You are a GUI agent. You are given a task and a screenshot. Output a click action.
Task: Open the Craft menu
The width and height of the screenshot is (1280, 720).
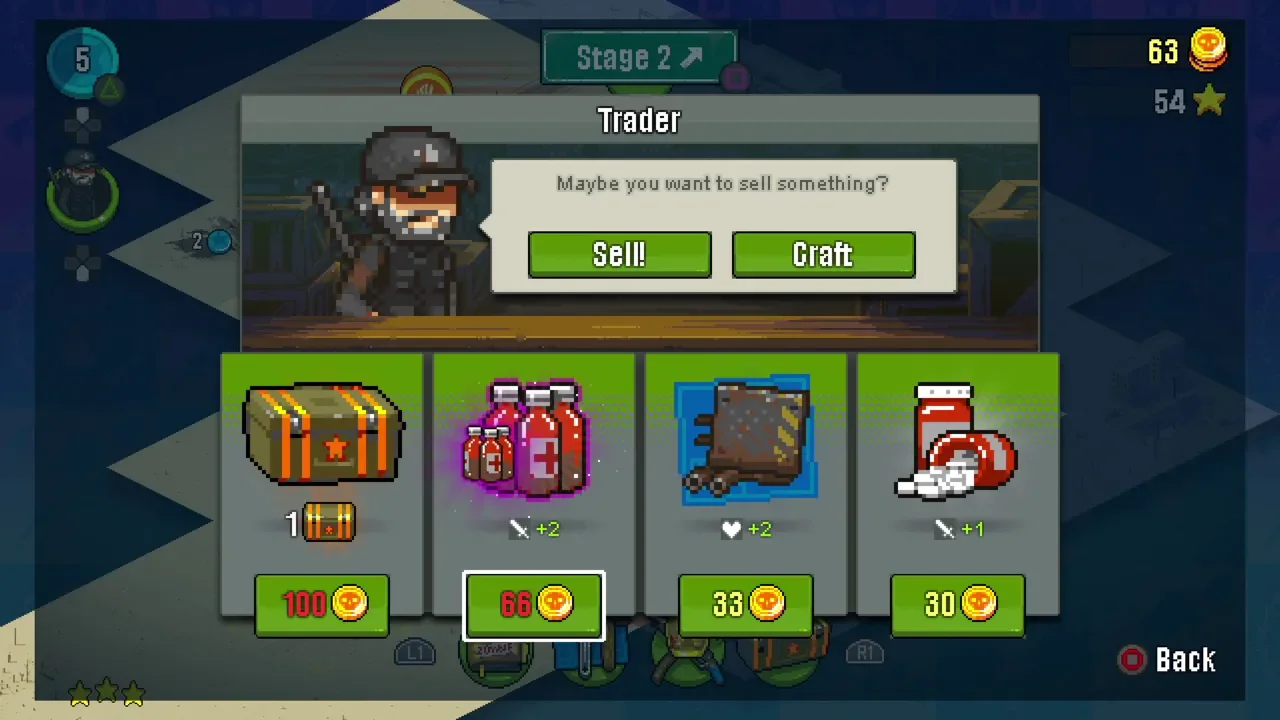823,255
